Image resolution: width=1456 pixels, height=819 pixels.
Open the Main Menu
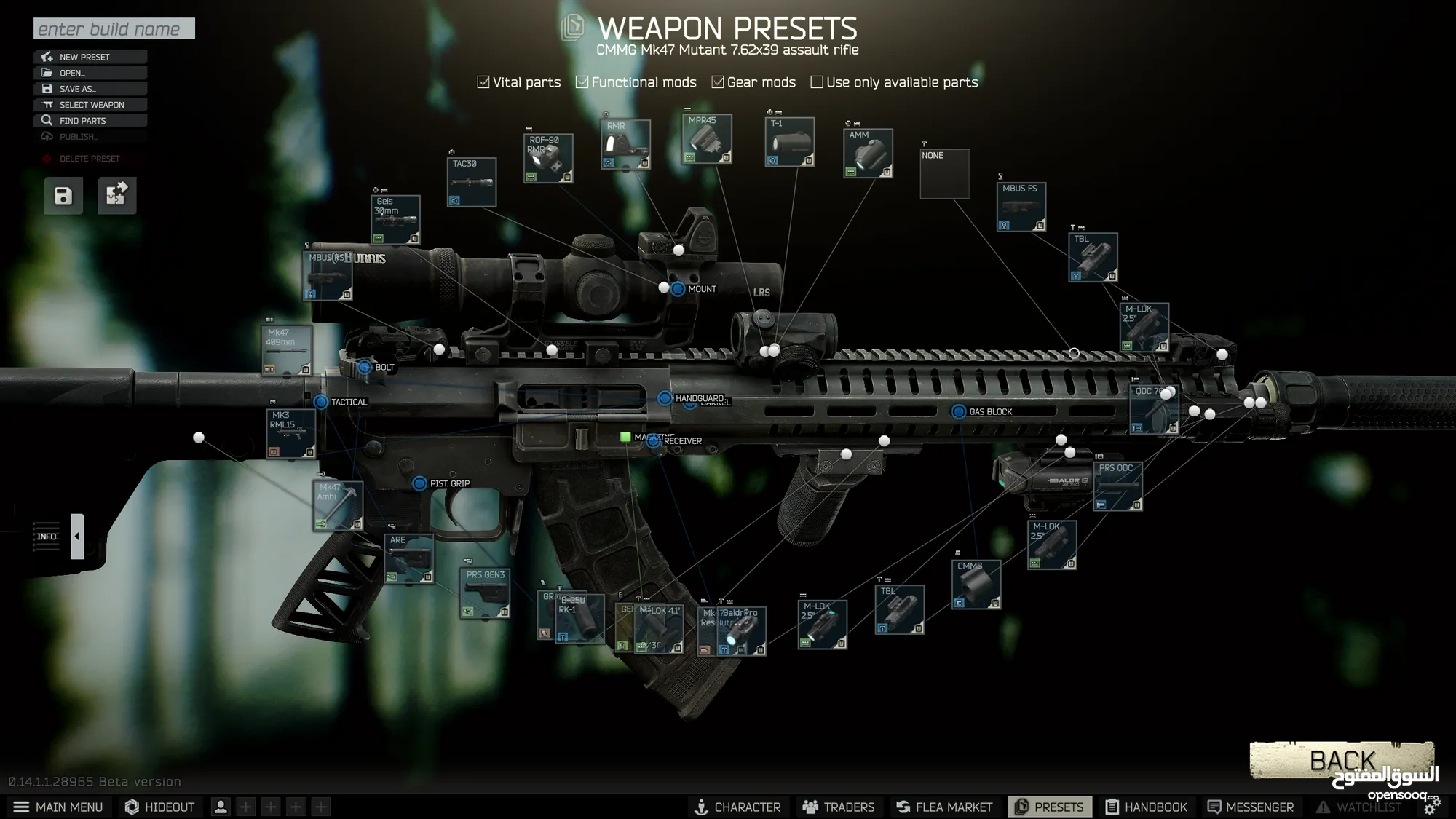[58, 807]
